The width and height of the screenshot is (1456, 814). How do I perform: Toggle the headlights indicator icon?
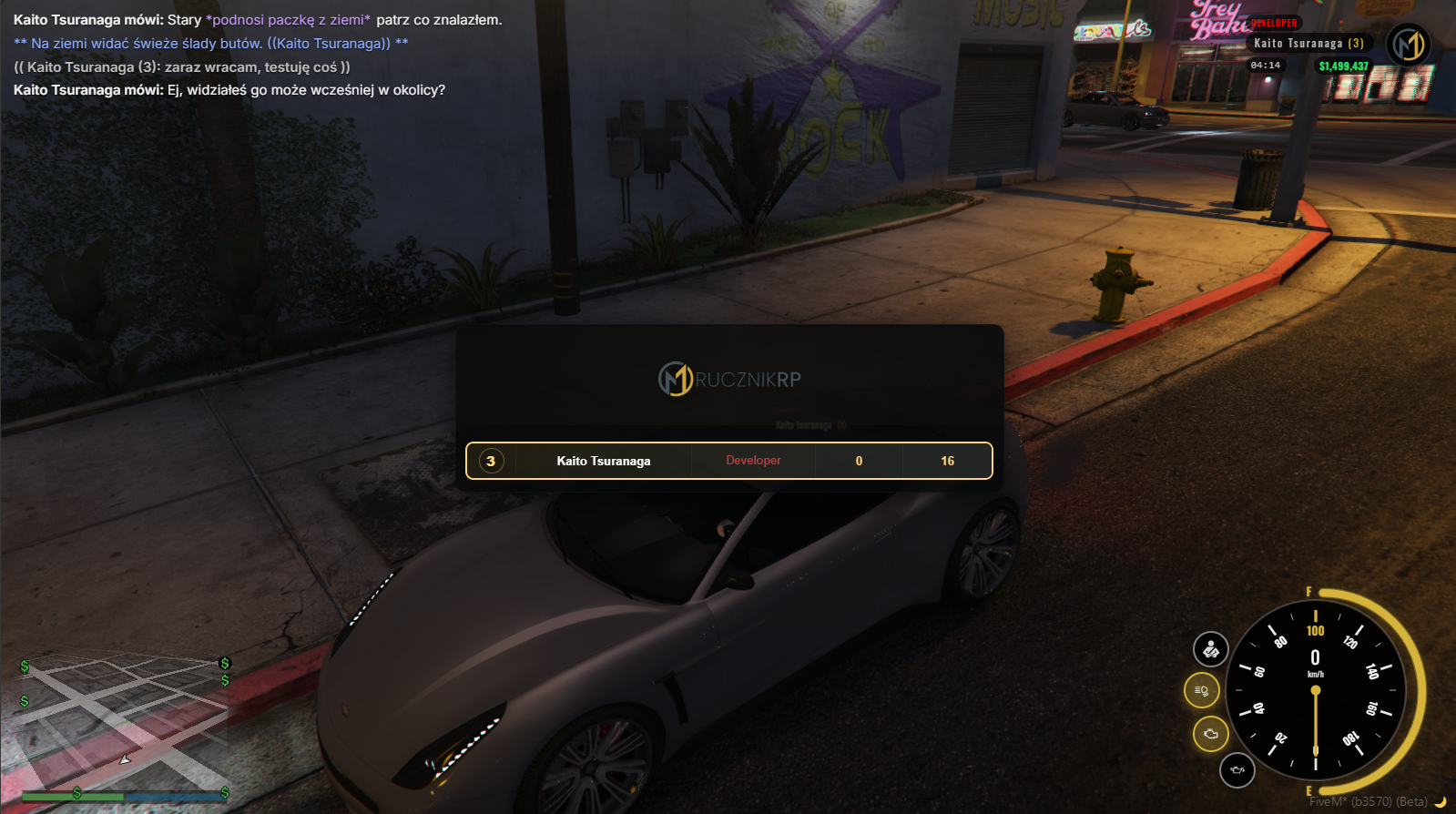click(1201, 691)
